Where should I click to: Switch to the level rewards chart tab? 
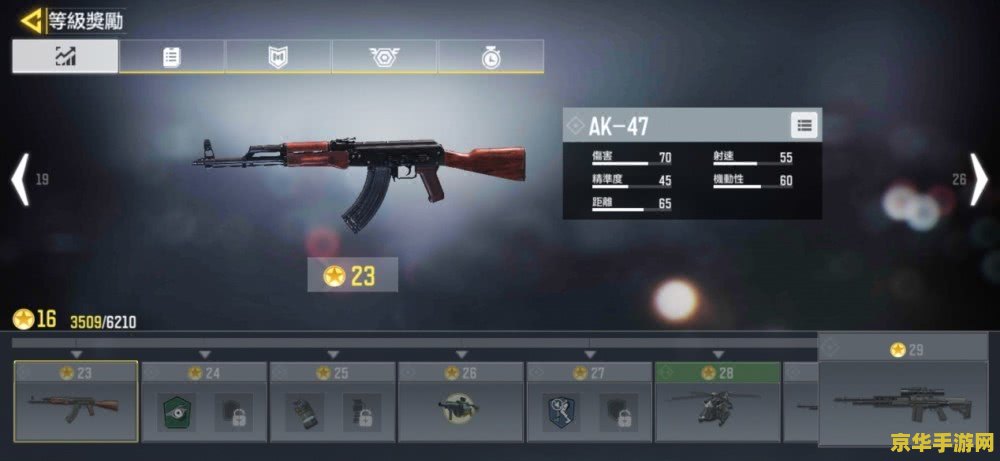[65, 57]
